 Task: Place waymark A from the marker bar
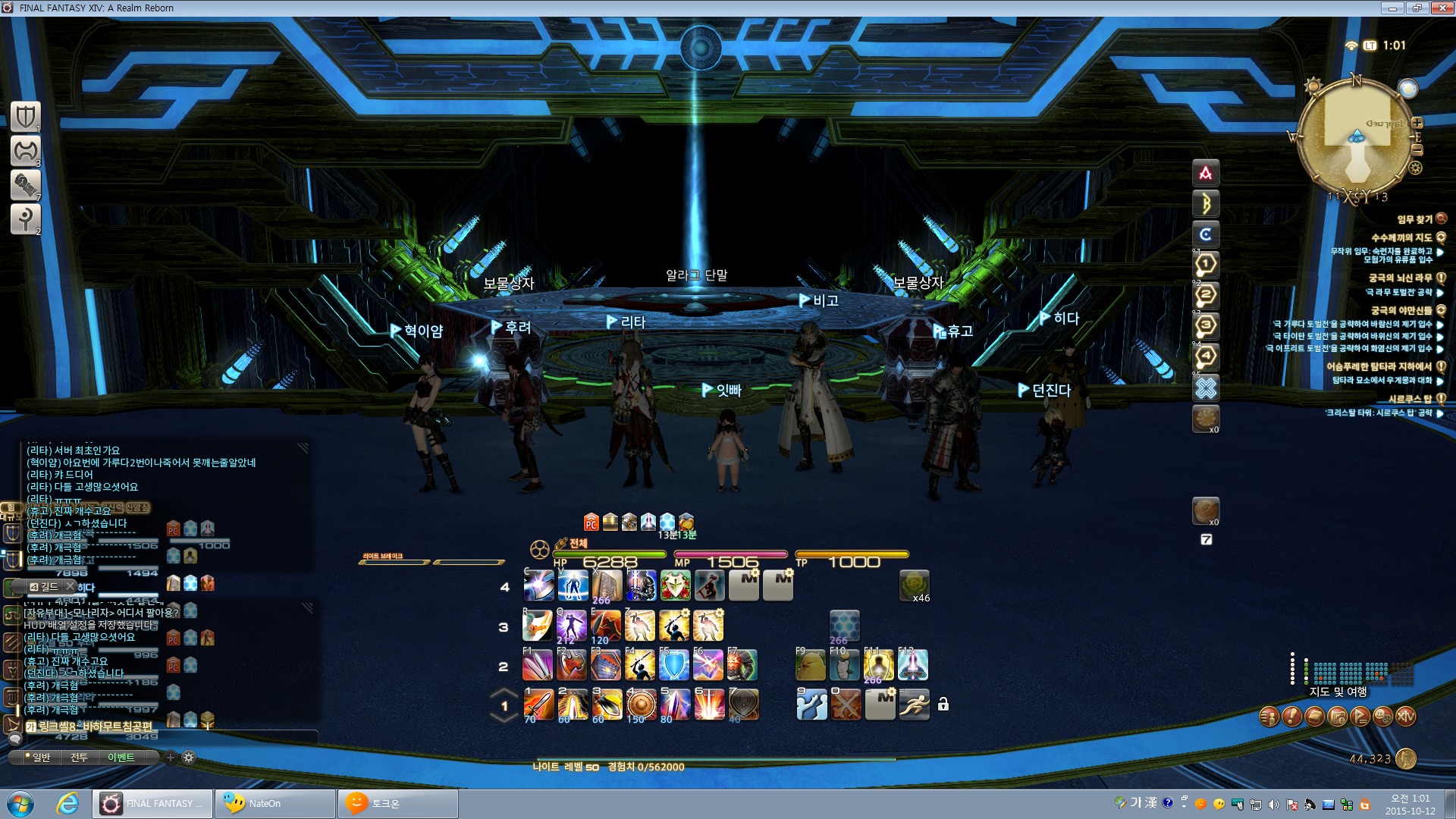click(x=1206, y=174)
